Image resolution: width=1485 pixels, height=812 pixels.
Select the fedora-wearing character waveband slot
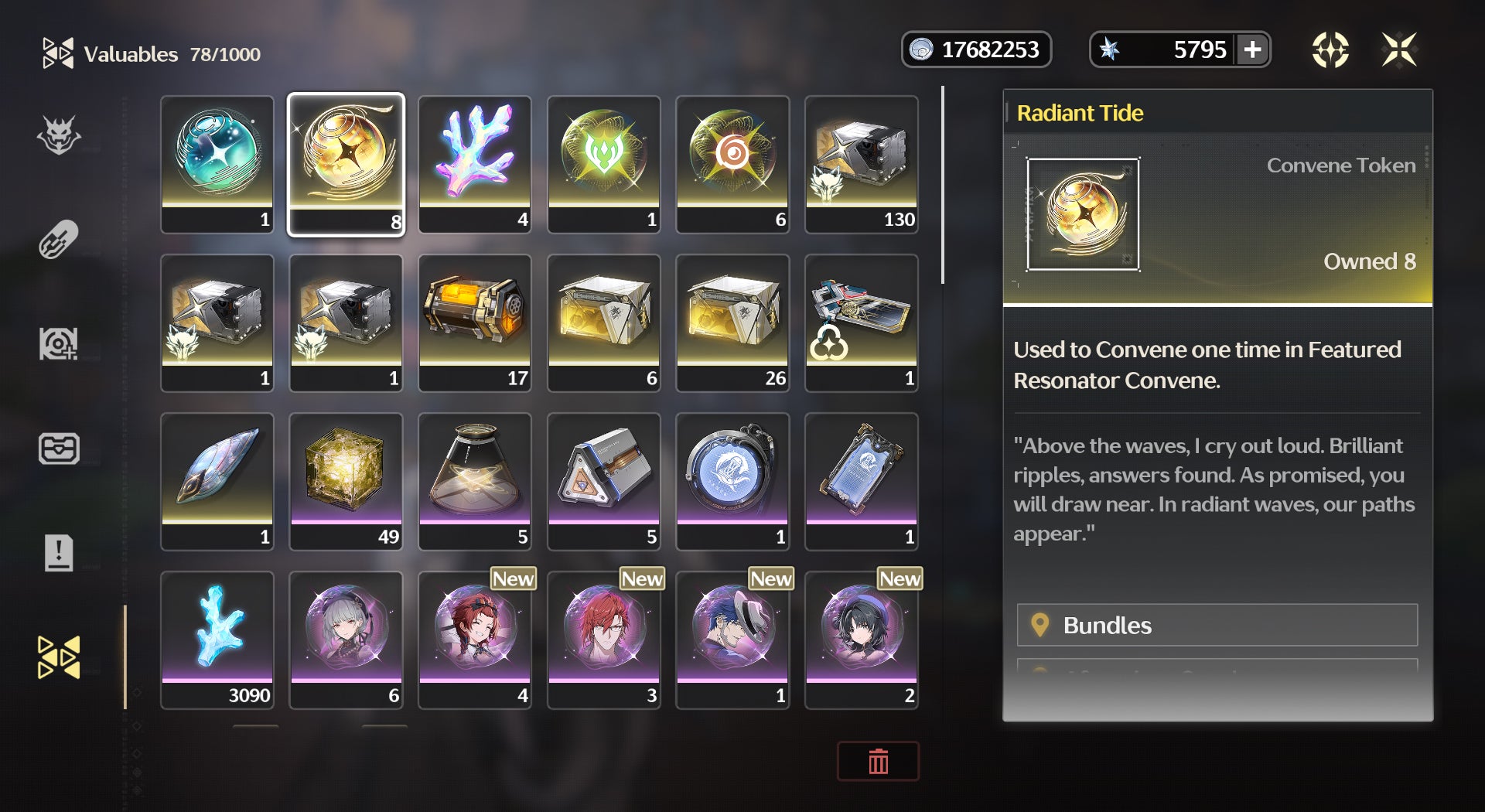pyautogui.click(x=732, y=640)
